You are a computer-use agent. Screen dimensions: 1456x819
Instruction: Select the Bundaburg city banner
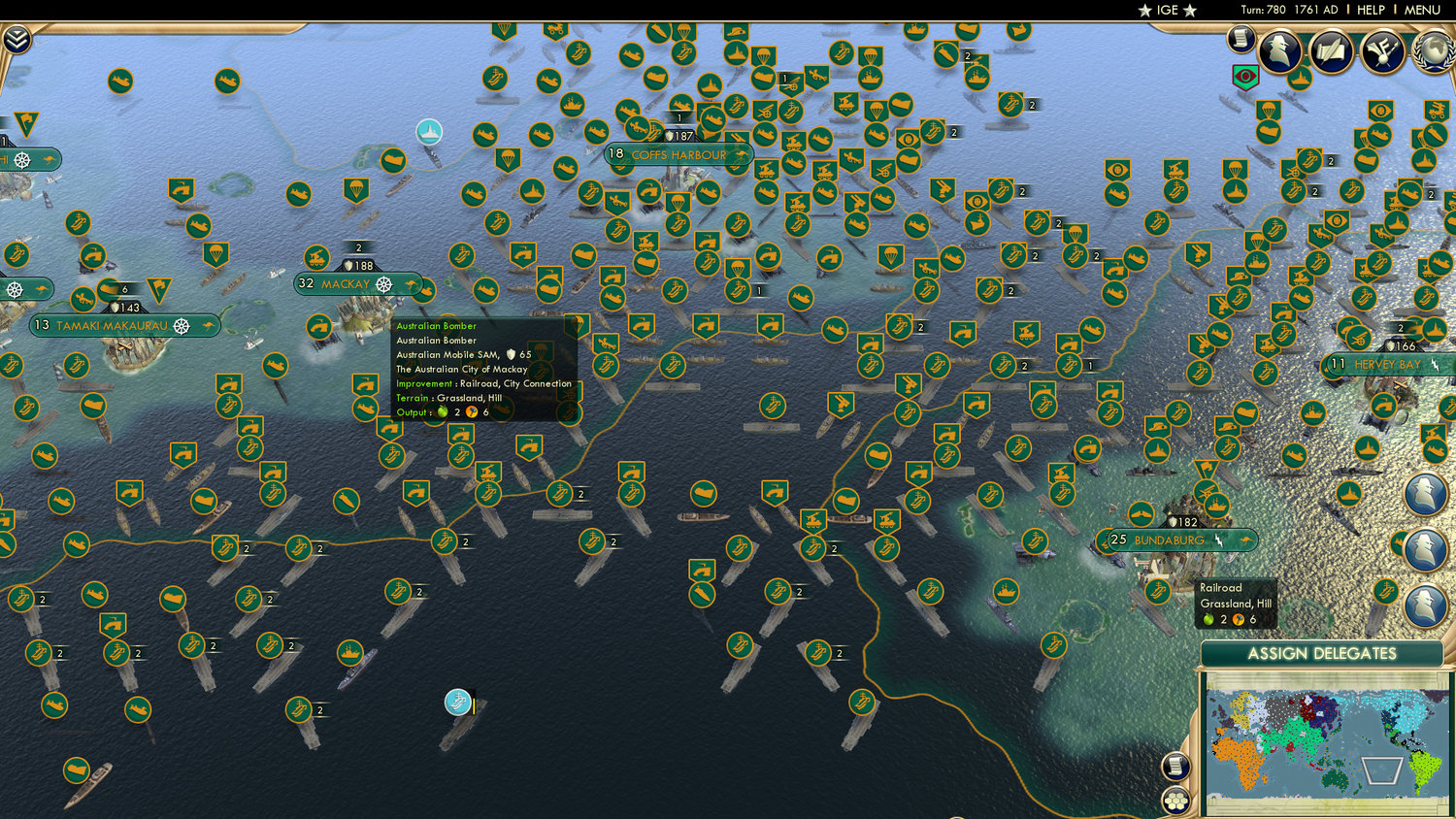pos(1184,539)
